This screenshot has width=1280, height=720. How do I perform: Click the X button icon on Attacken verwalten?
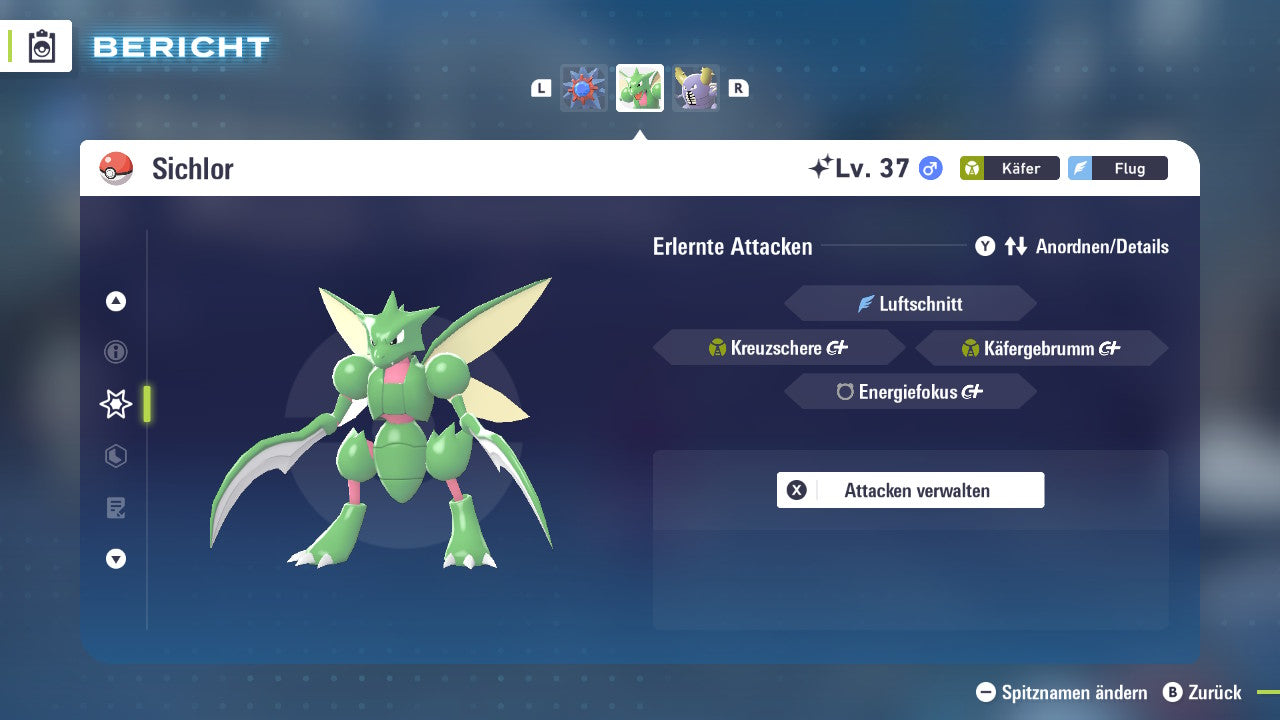[x=796, y=490]
